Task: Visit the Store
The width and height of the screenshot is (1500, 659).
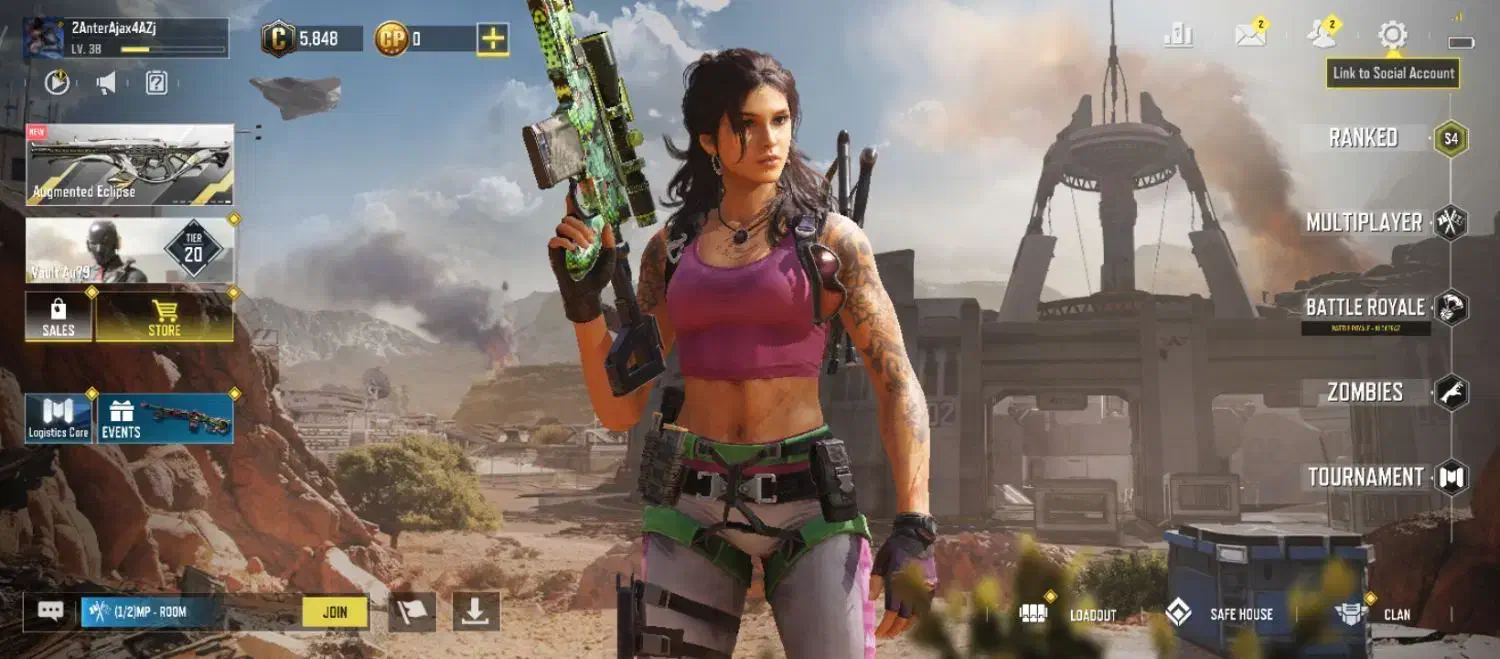Action: (x=165, y=317)
